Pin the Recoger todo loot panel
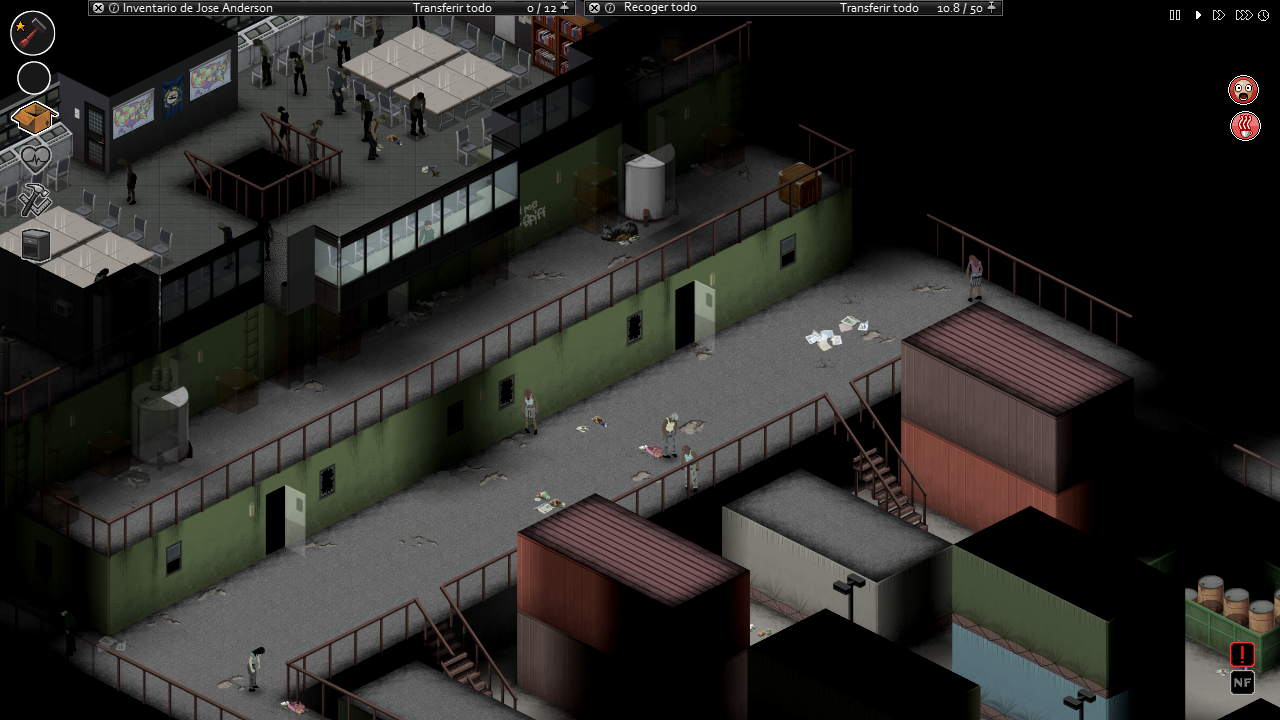Image resolution: width=1280 pixels, height=720 pixels. tap(989, 8)
